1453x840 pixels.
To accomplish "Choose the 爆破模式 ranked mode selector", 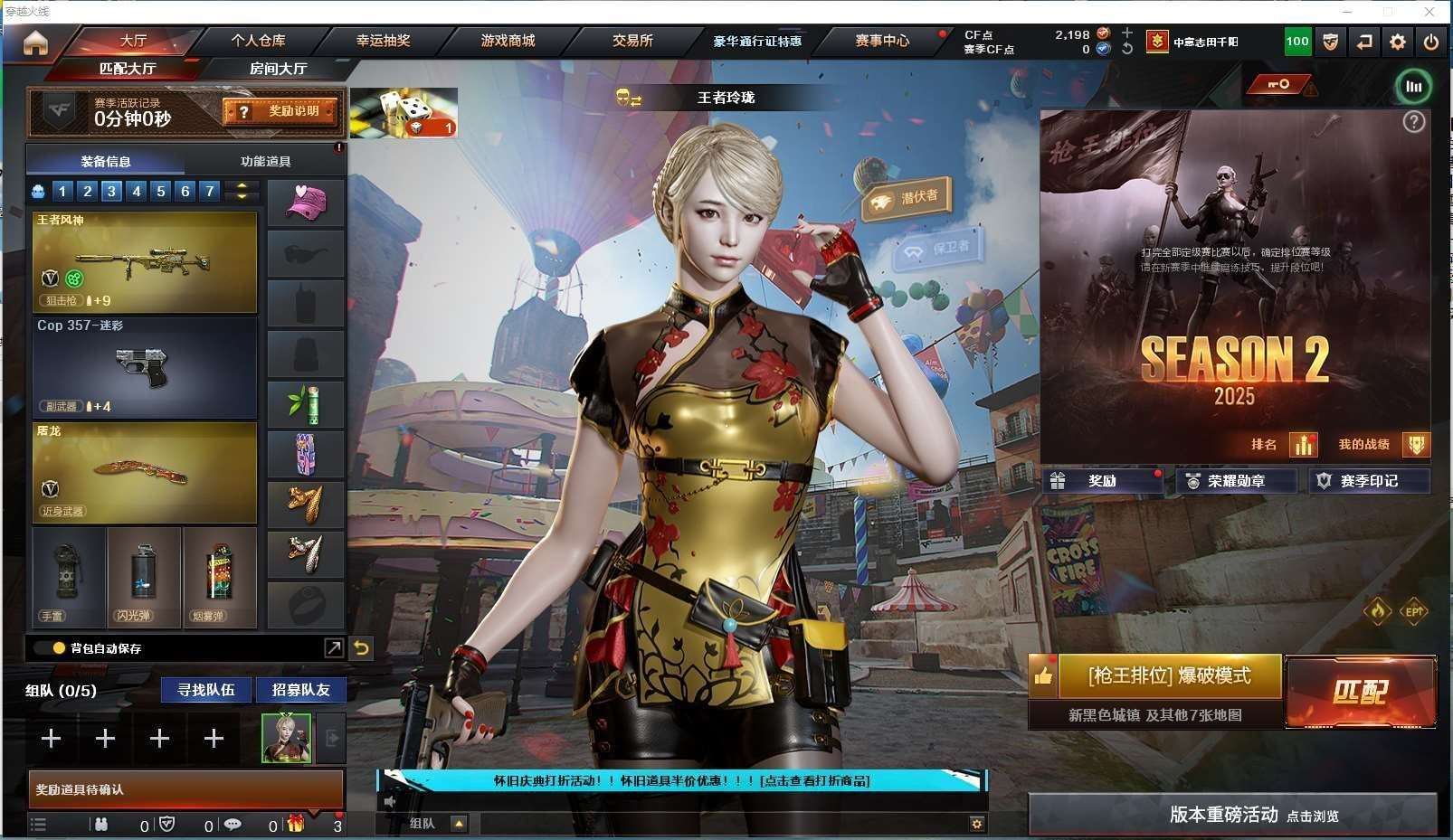I will tap(1169, 676).
